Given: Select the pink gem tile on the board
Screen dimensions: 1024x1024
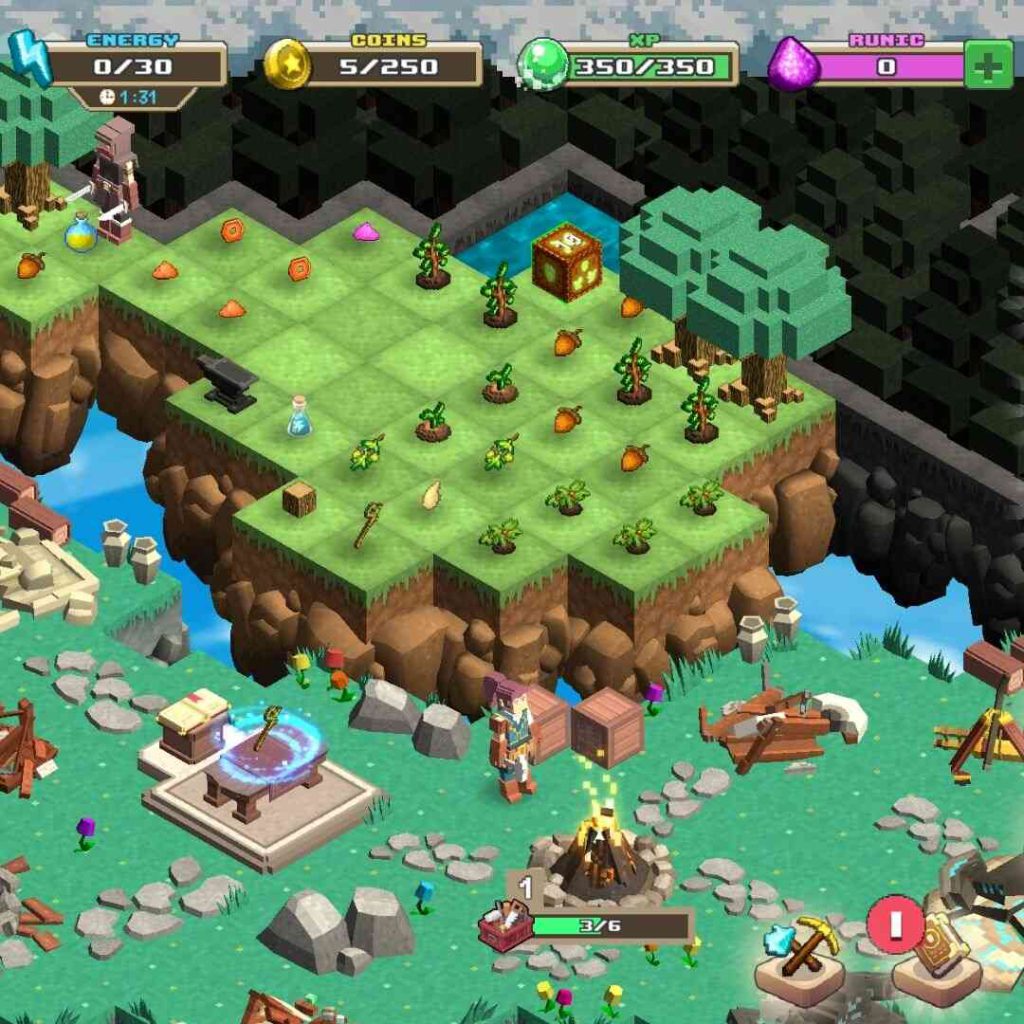Looking at the screenshot, I should 365,231.
